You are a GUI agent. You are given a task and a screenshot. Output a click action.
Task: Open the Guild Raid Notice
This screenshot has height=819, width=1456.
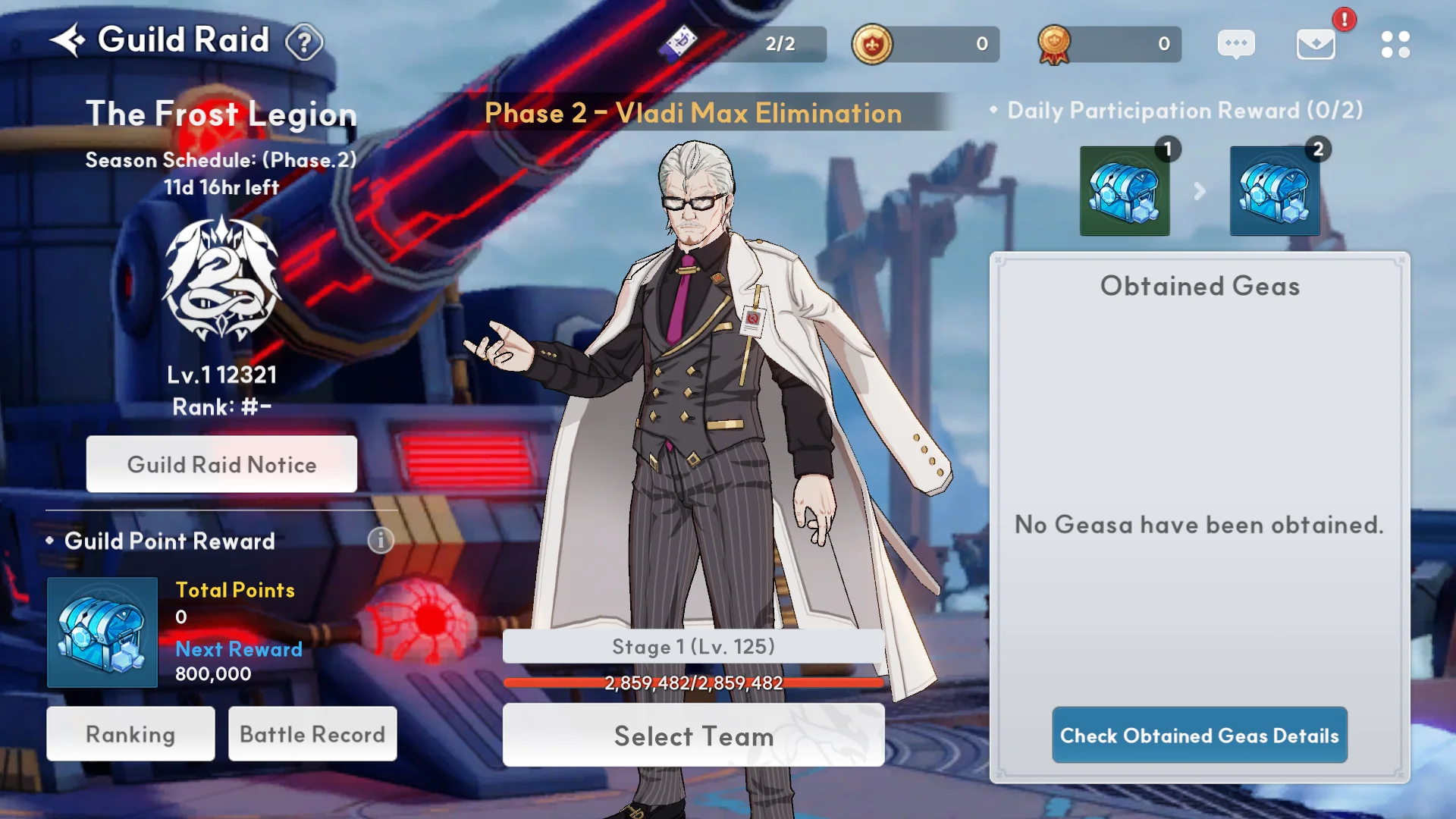coord(221,464)
